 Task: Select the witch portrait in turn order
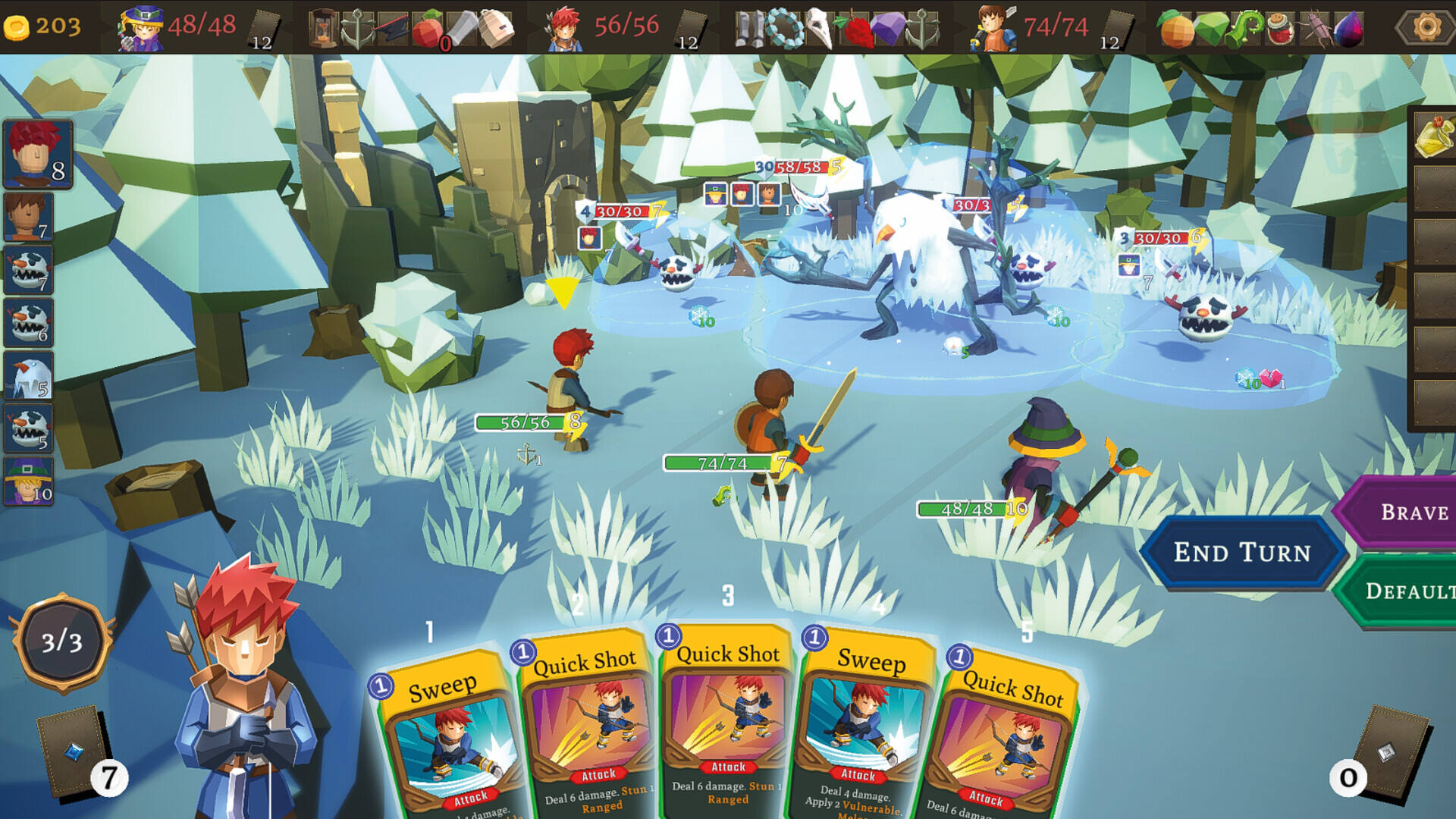29,481
